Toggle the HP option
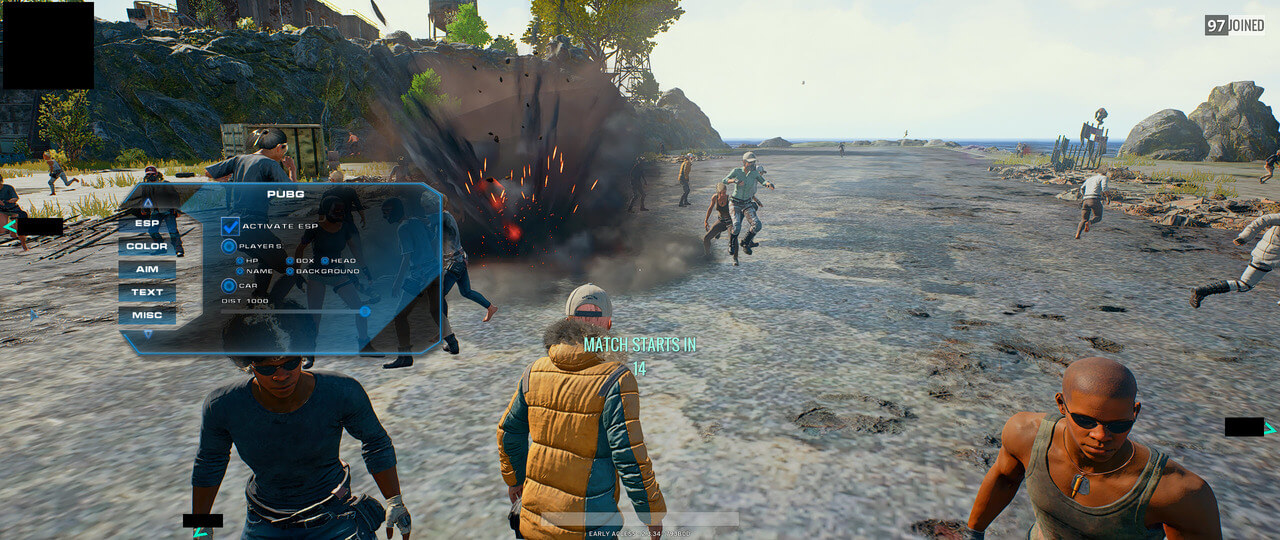1280x540 pixels. pos(240,261)
